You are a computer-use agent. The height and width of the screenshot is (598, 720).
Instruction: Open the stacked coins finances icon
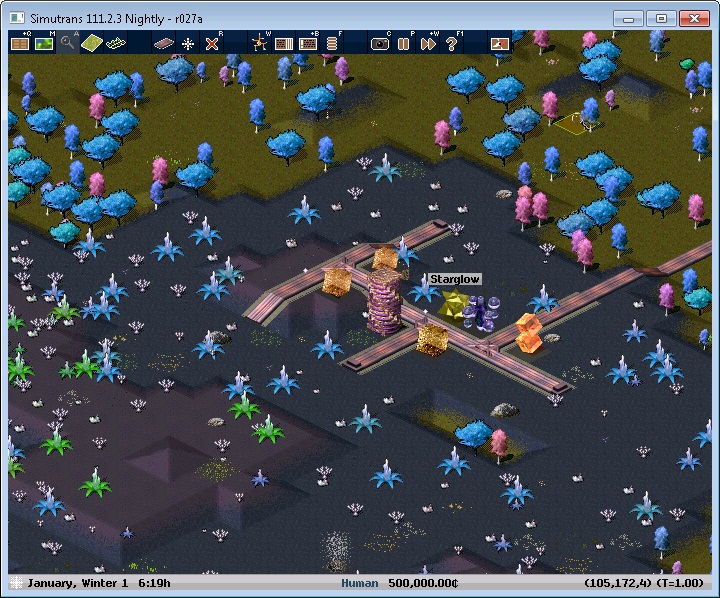point(332,43)
